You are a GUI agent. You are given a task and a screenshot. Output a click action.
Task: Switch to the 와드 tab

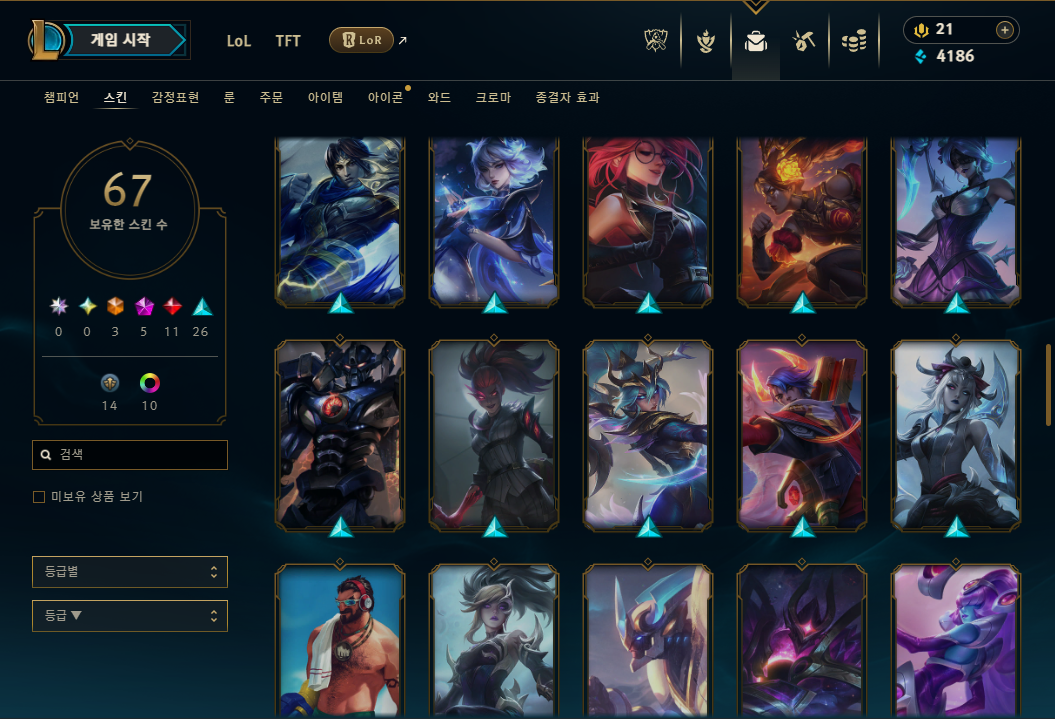(439, 98)
